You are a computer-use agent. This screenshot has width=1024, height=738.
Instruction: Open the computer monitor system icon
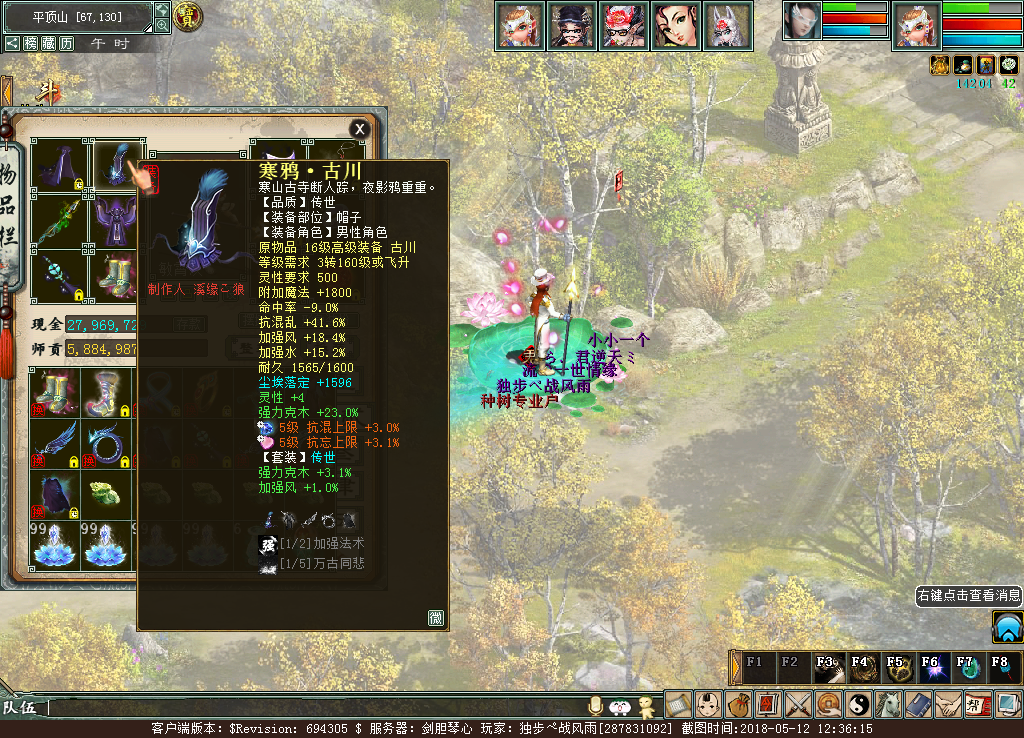[1008, 704]
